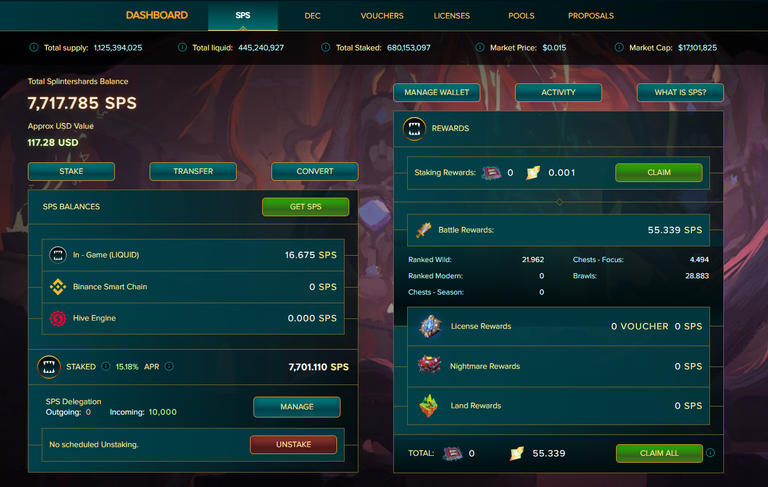Go to the Licenses tab
Image resolution: width=768 pixels, height=487 pixels.
[452, 16]
